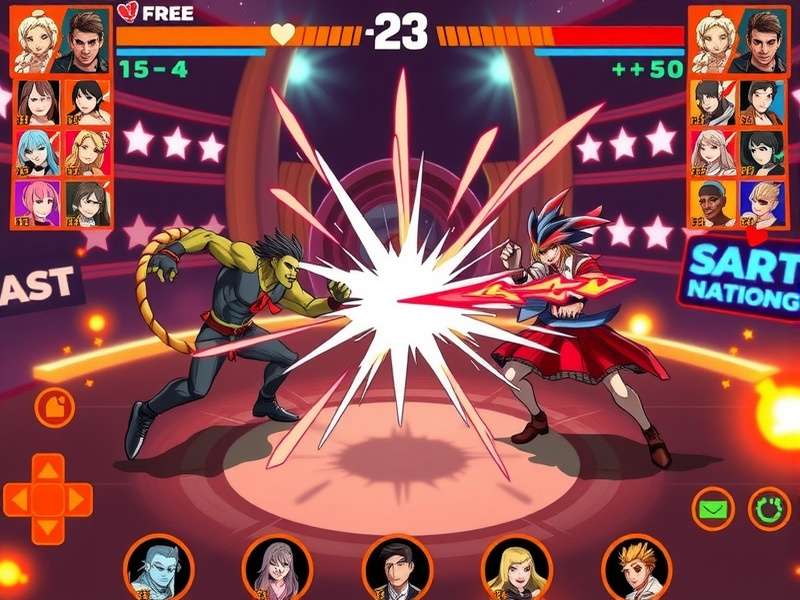This screenshot has width=800, height=600.
Task: Select the blue-haired girl in left roster
Action: coord(38,152)
